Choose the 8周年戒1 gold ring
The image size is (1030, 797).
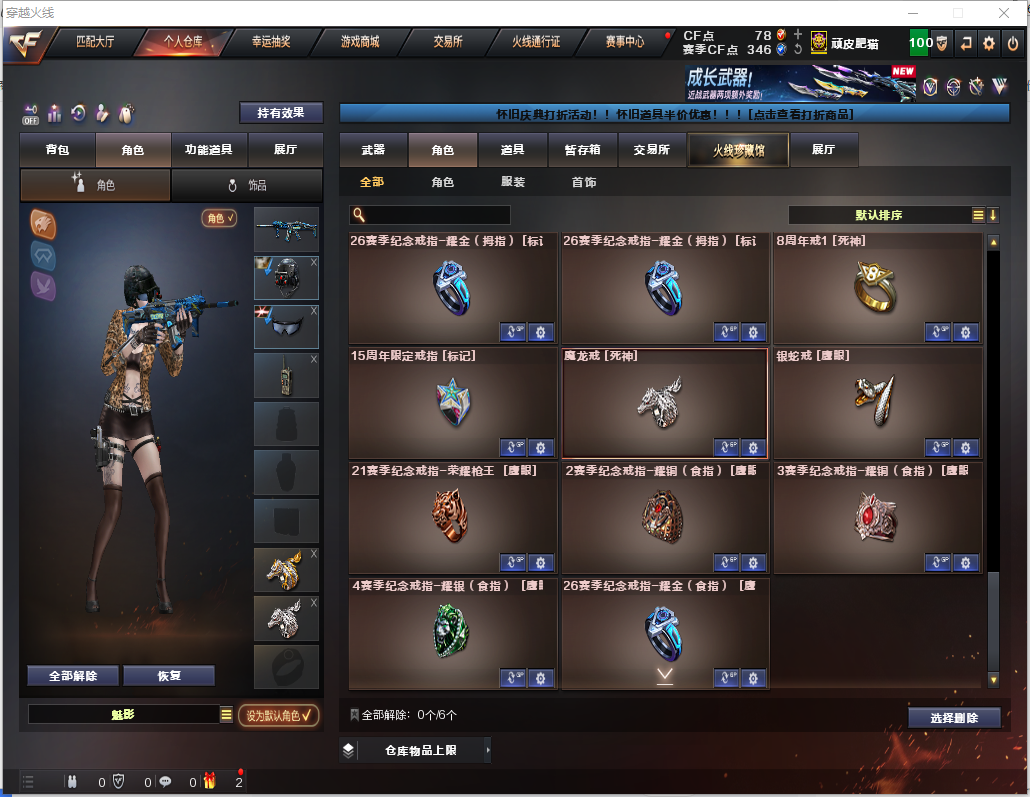(876, 288)
